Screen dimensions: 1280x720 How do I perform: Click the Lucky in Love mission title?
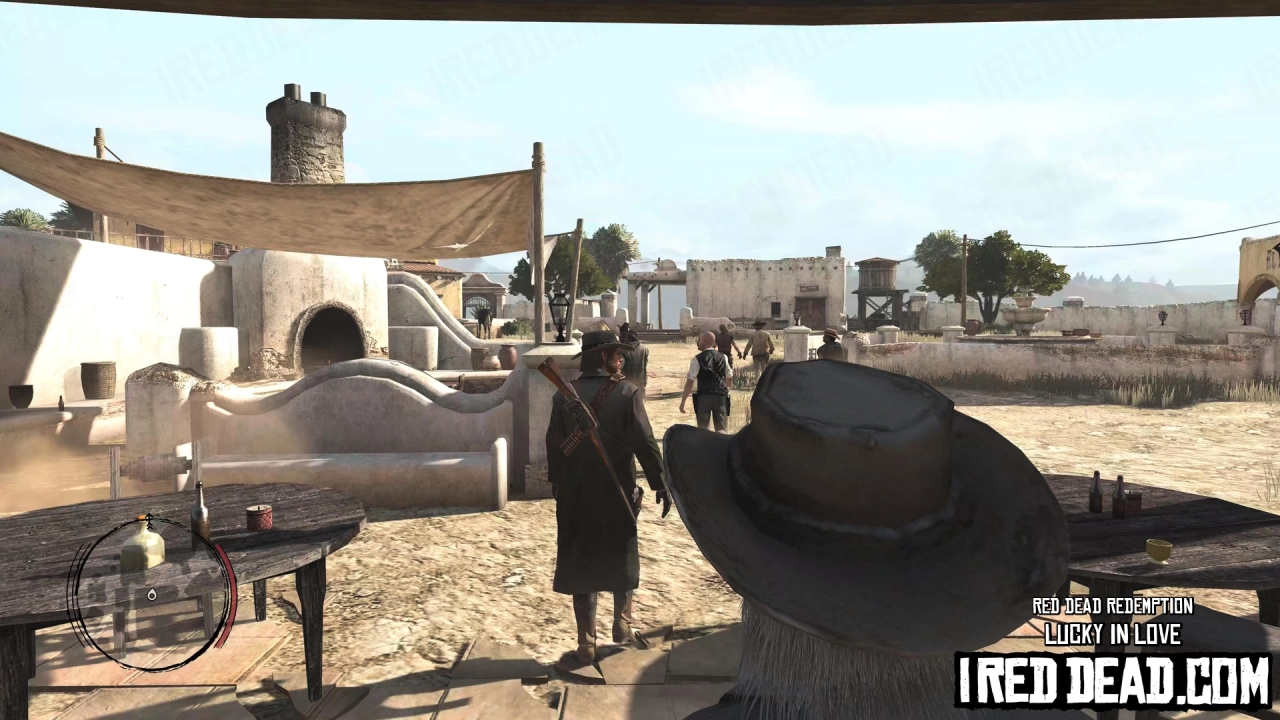coord(1112,634)
